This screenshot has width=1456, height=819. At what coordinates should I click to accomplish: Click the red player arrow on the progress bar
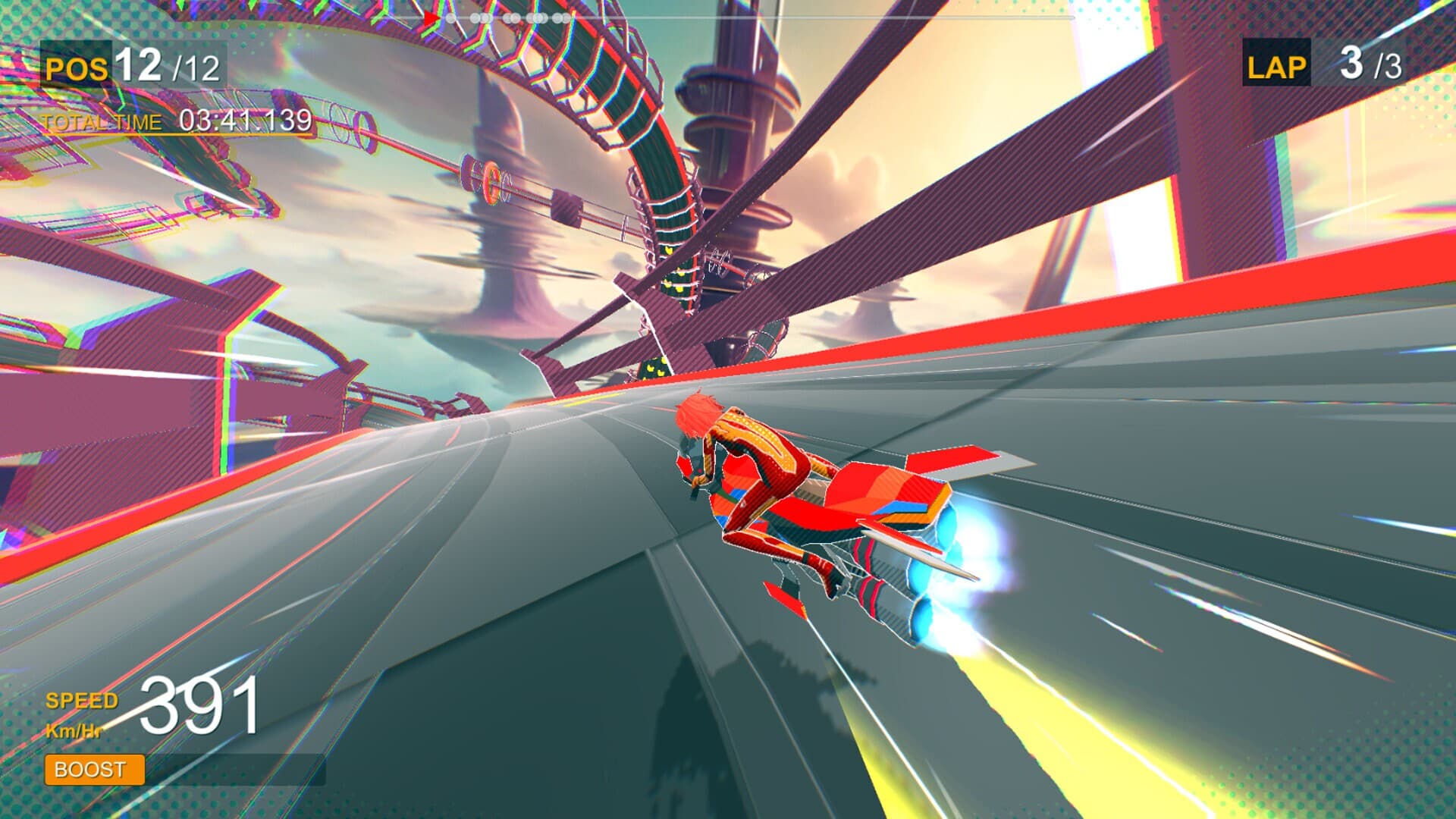coord(430,17)
